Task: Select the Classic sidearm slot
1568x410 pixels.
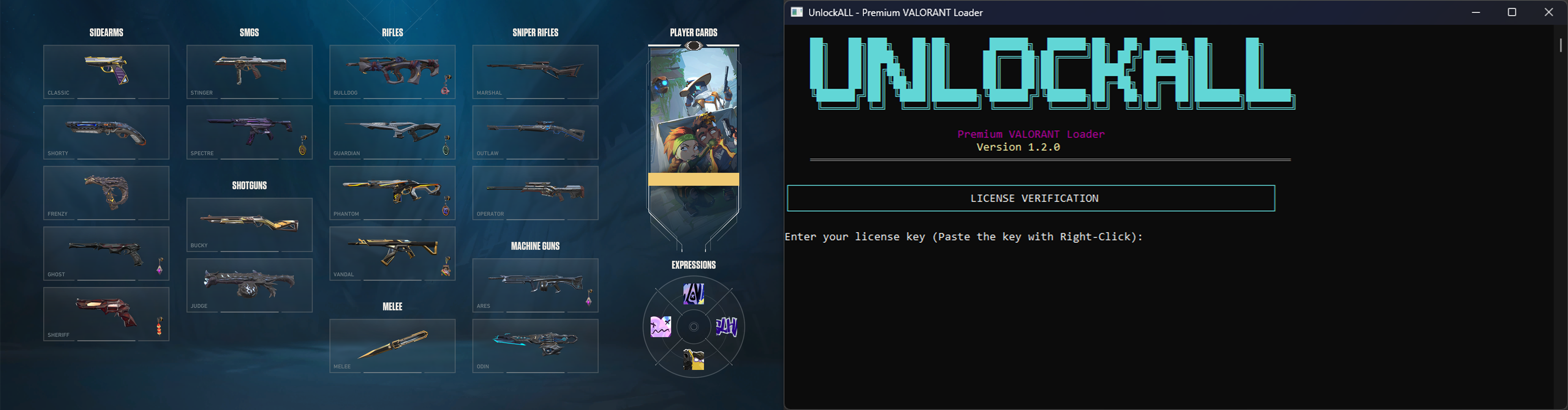Action: point(106,71)
